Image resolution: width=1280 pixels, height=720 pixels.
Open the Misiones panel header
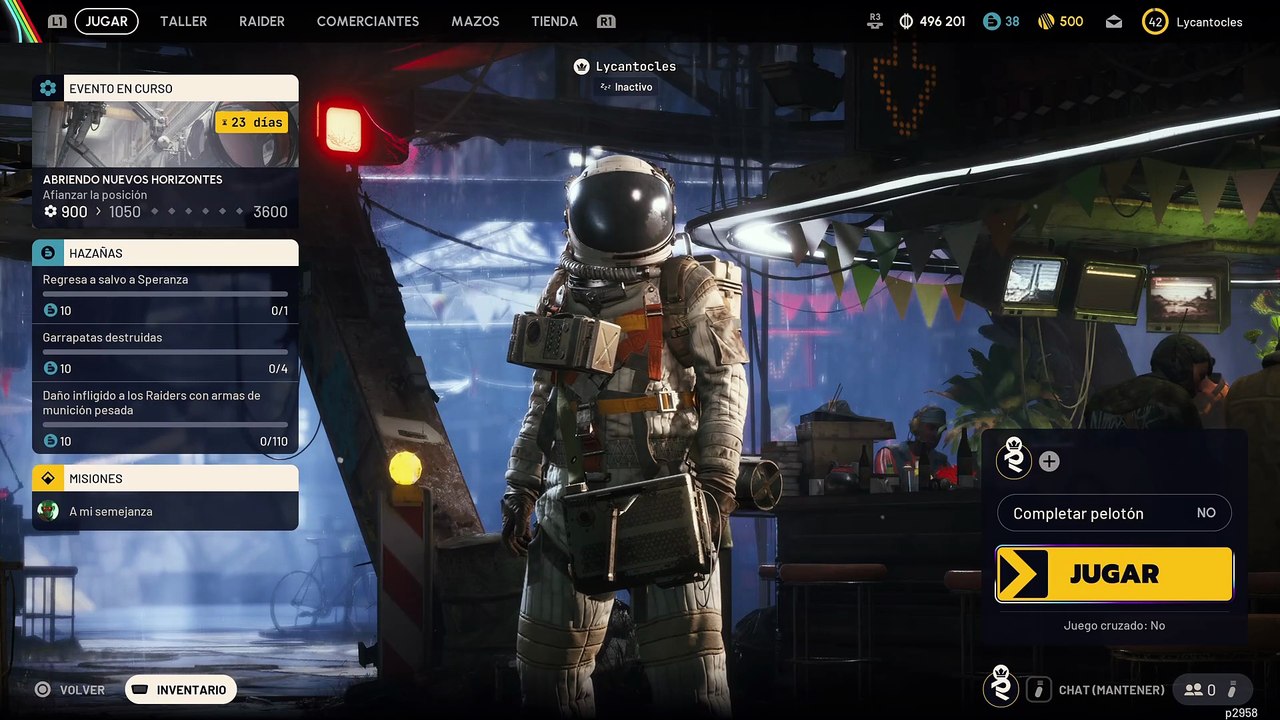pos(165,478)
